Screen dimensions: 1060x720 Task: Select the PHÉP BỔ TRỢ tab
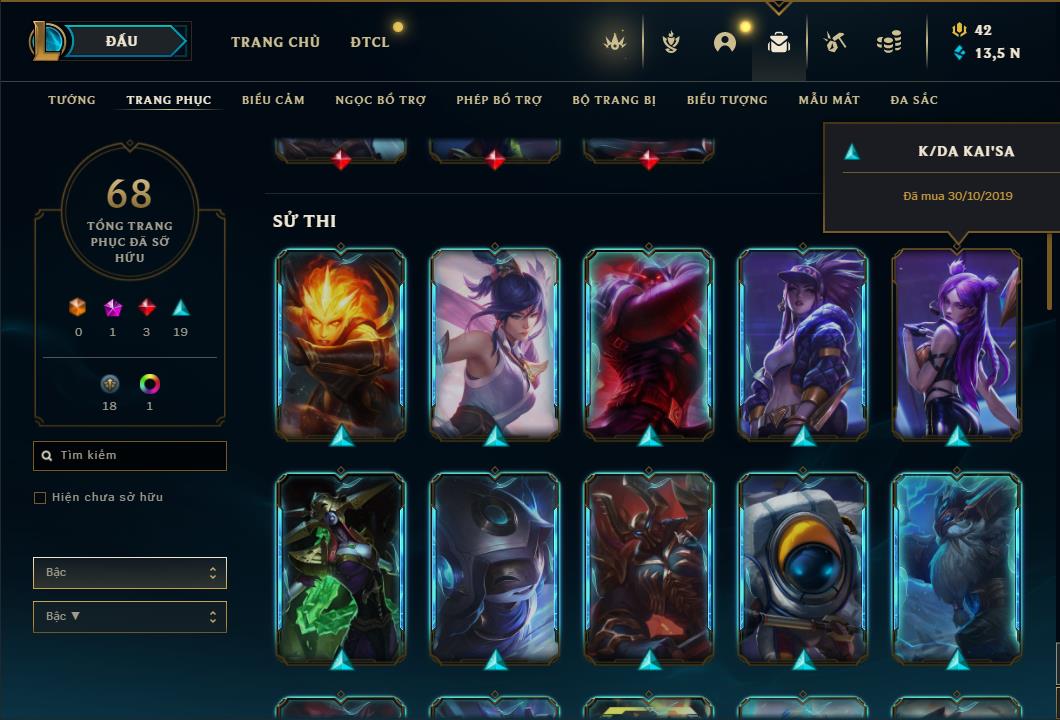tap(499, 100)
